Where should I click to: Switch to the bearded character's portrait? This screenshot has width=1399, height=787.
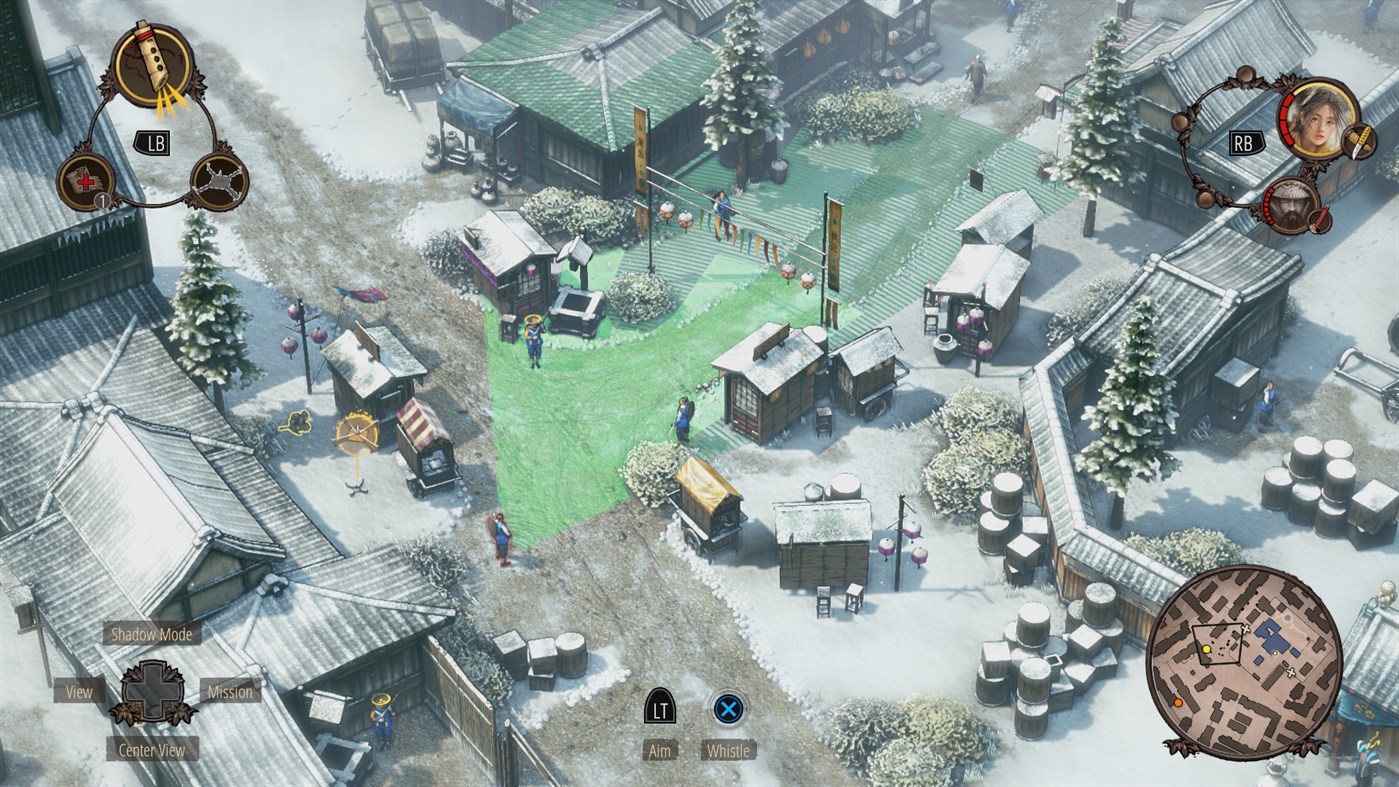coord(1293,207)
